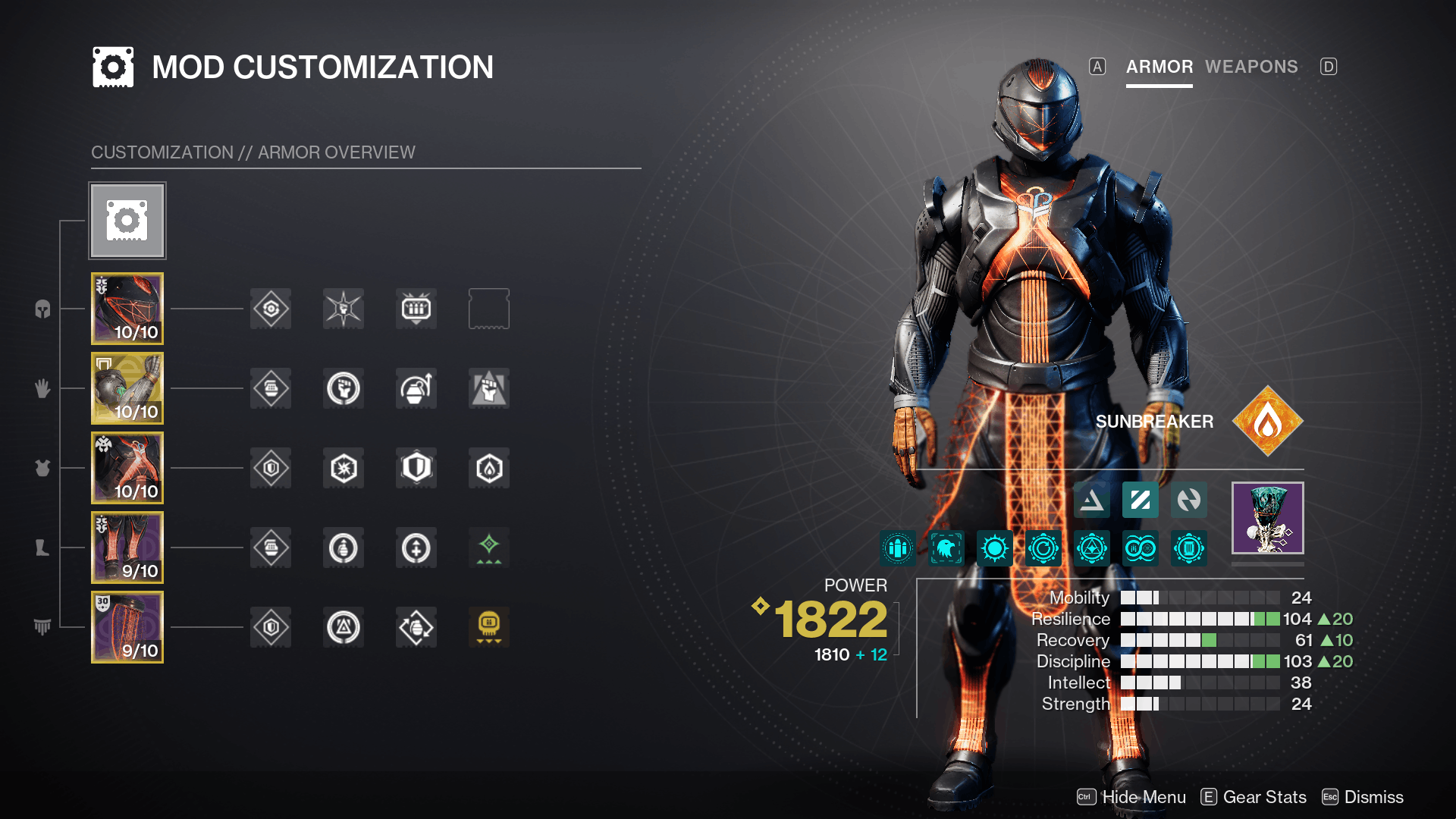The image size is (1456, 819).
Task: Click the diagonal-striped weapon emblem icon
Action: tap(1140, 500)
